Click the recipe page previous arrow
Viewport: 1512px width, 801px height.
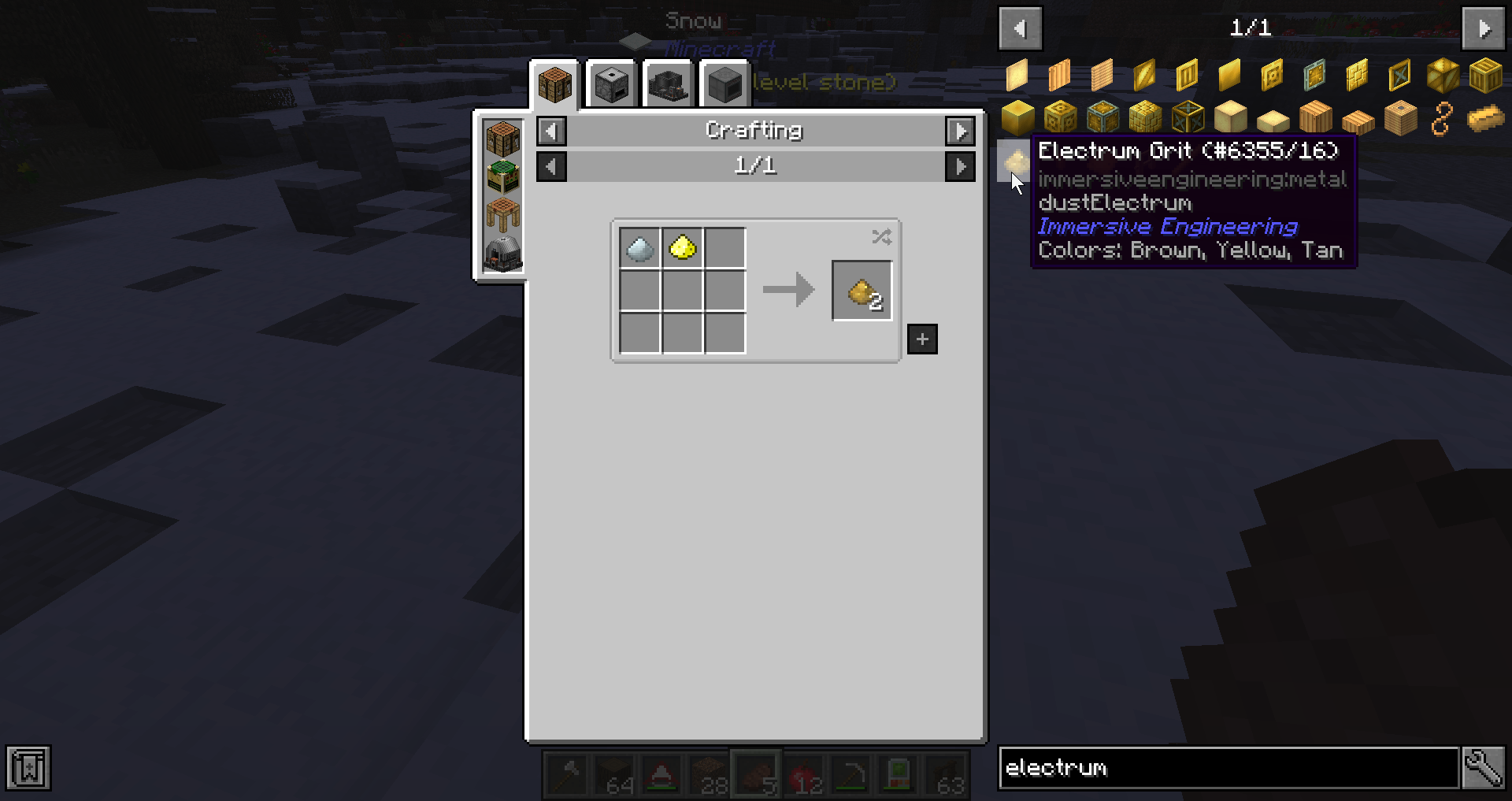click(551, 166)
